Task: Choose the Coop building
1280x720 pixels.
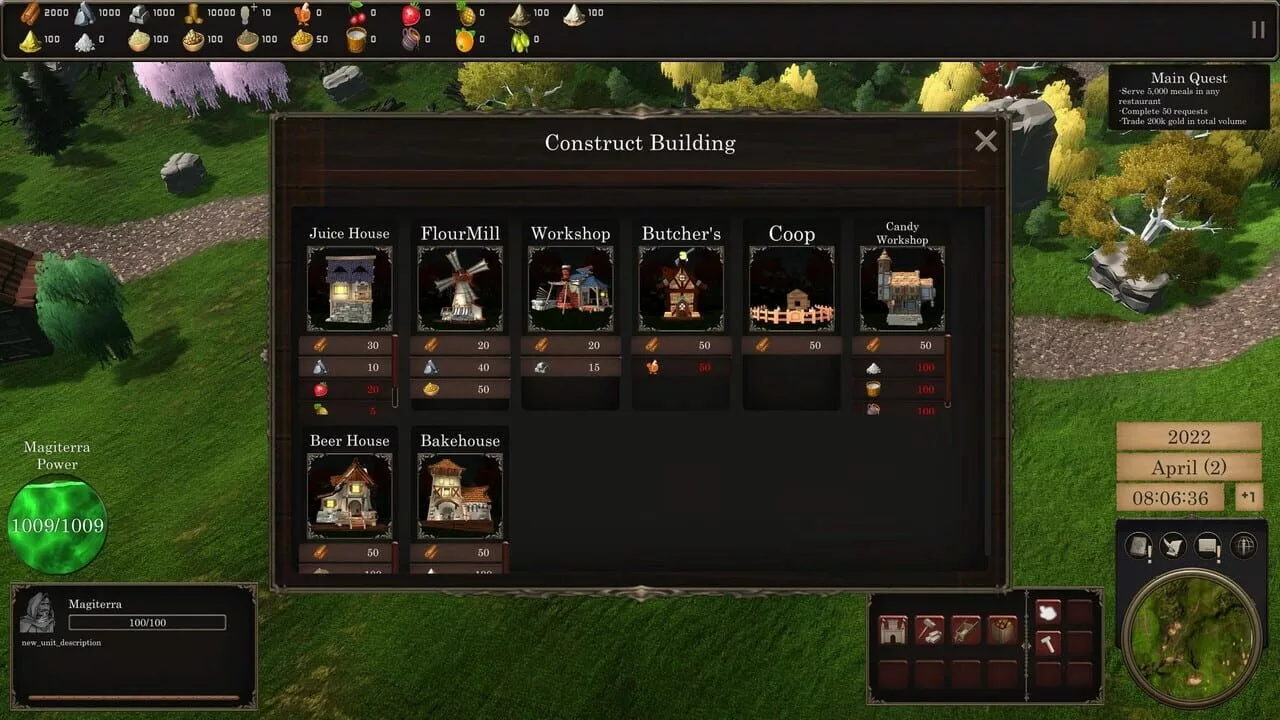Action: coord(791,289)
